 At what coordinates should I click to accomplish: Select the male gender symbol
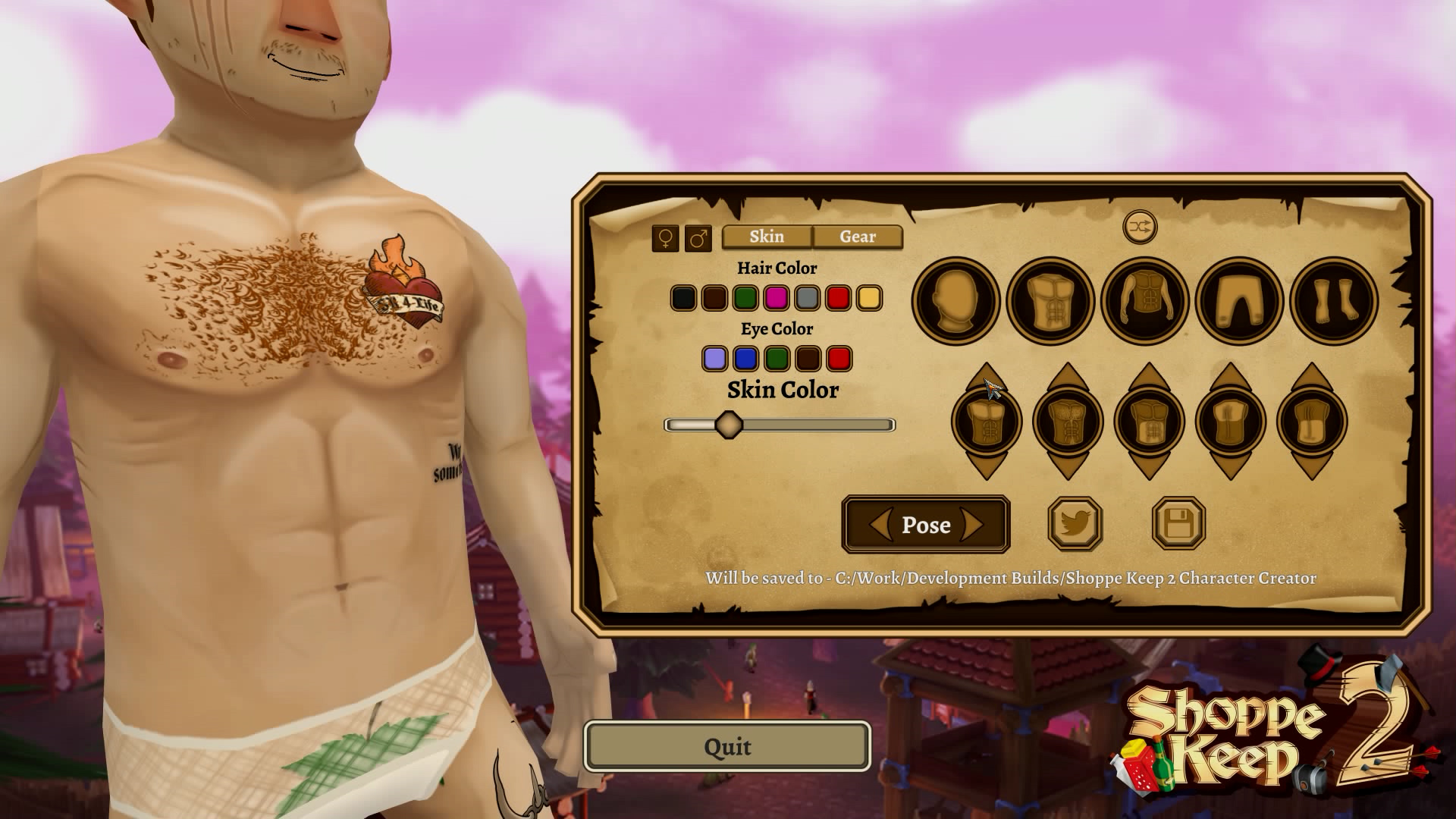pos(698,237)
